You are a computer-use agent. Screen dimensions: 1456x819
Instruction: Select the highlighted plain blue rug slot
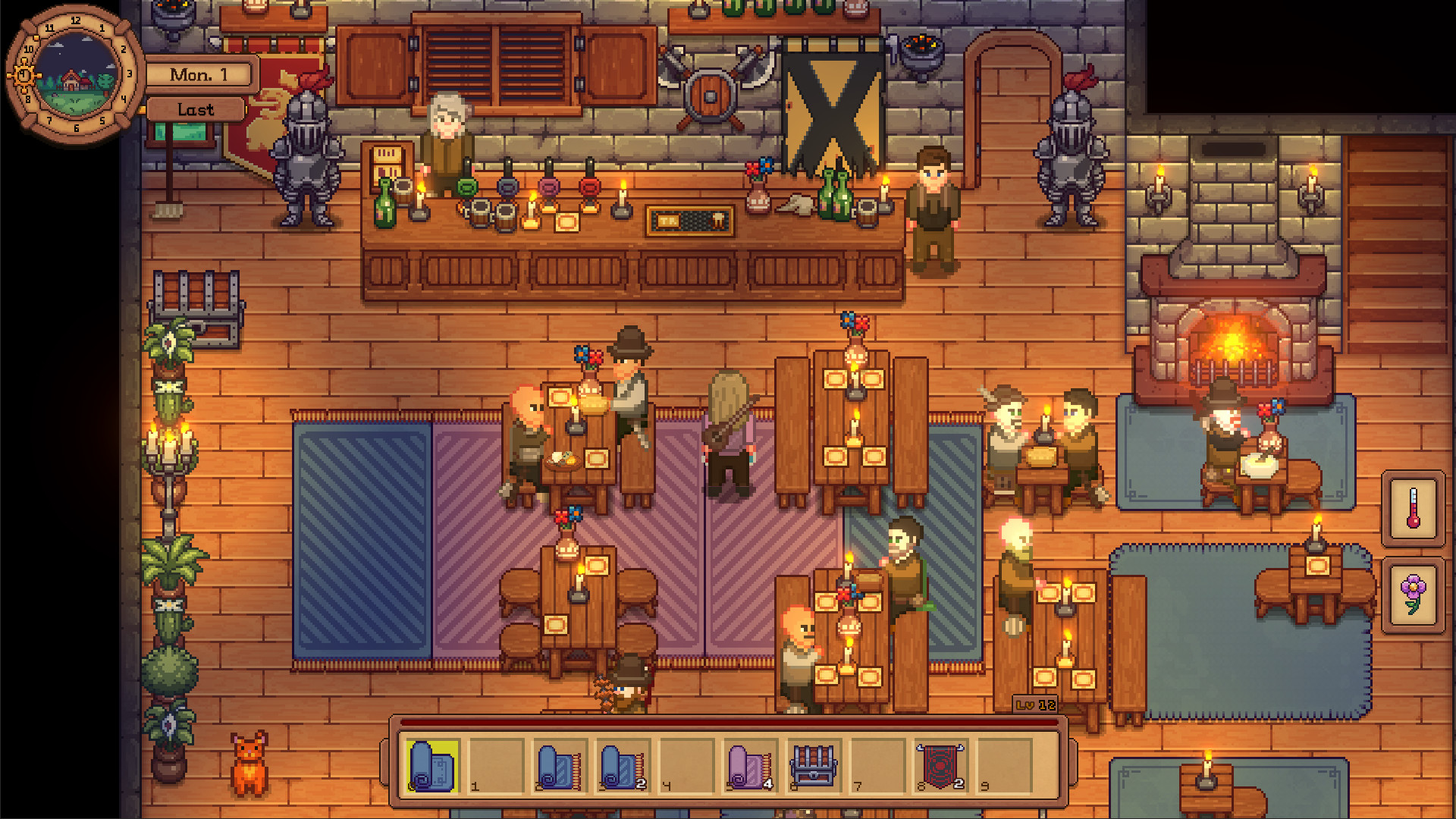click(432, 766)
